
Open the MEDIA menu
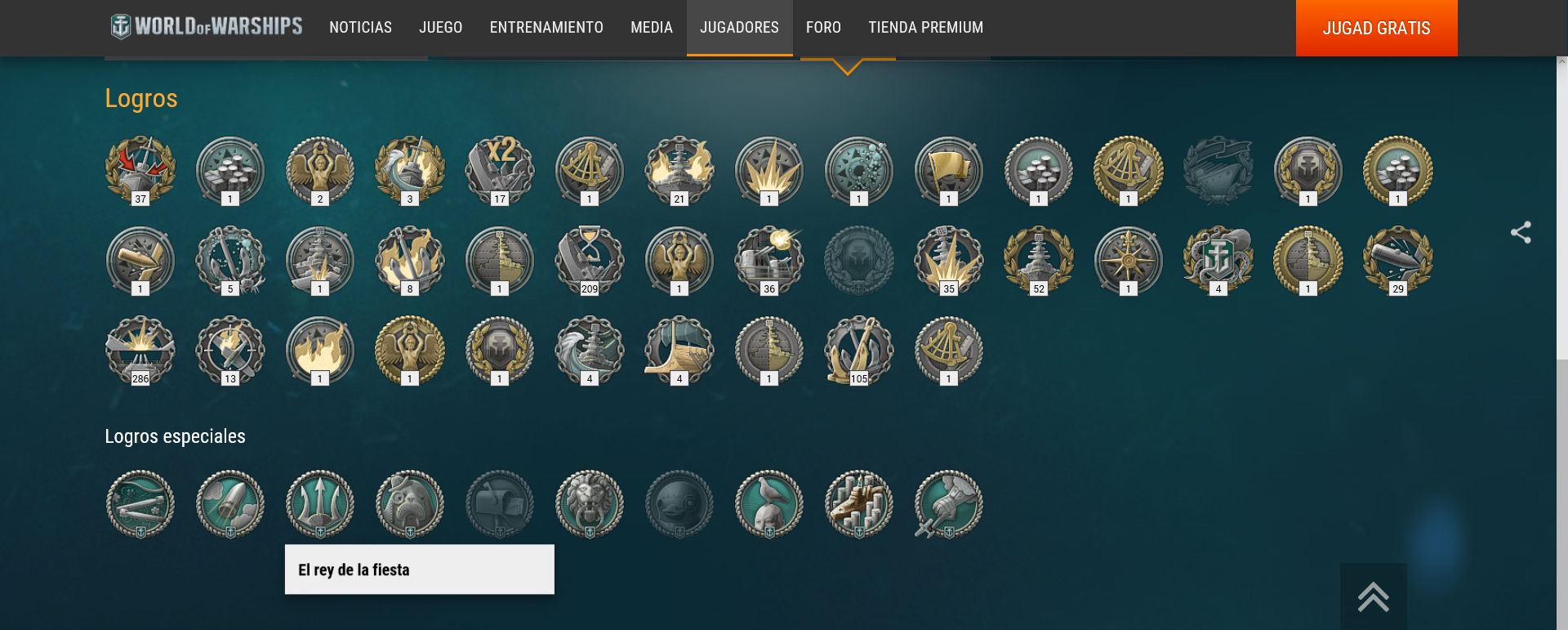[x=651, y=28]
